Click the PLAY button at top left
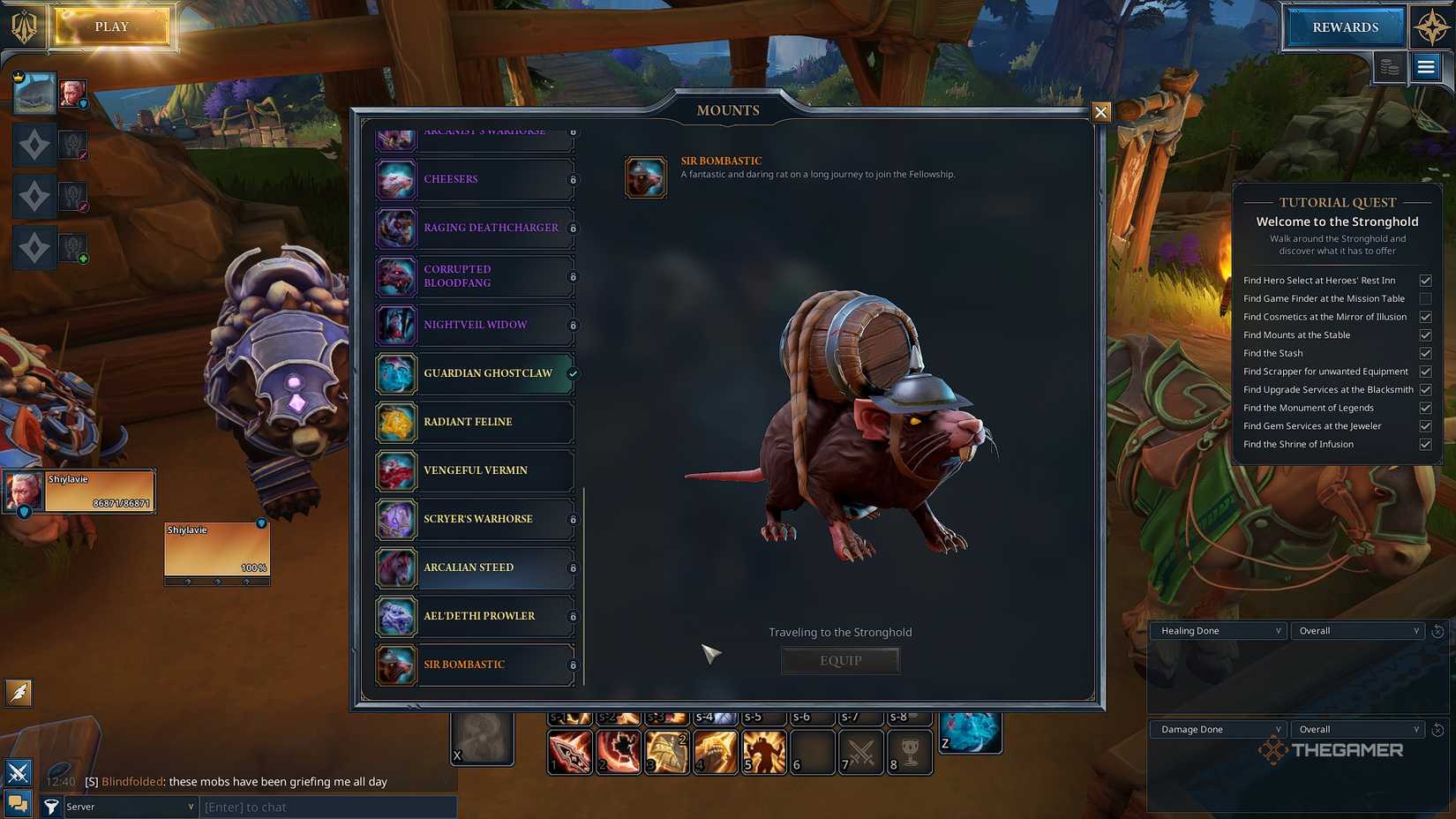This screenshot has width=1456, height=819. click(111, 26)
